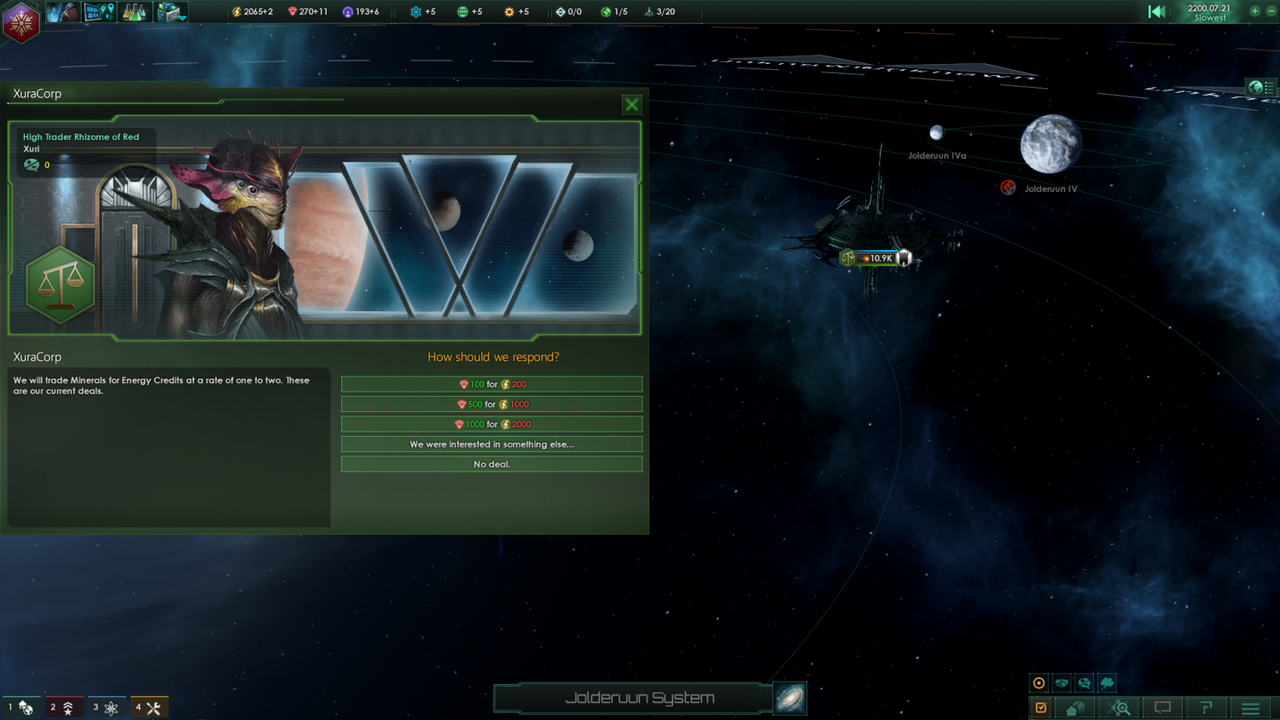
Task: Toggle the diplomacy handshake map mode
Action: click(1061, 682)
